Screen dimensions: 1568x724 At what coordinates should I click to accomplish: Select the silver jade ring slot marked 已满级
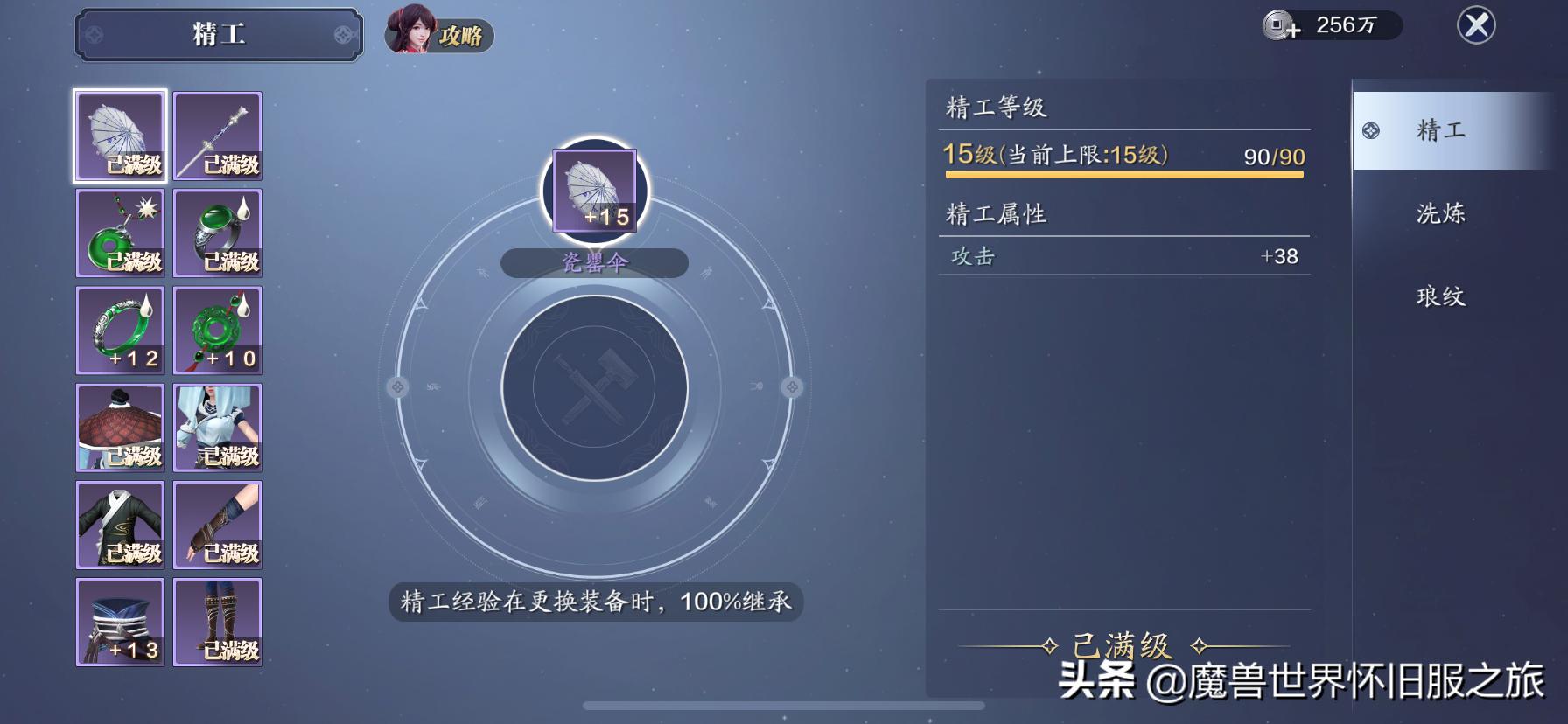click(218, 233)
